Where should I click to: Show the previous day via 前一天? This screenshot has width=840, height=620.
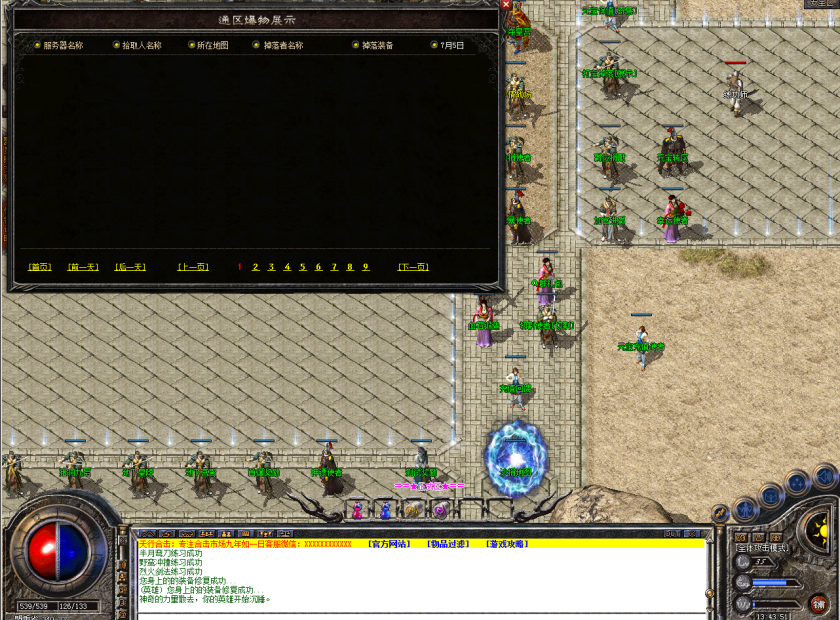pos(83,267)
